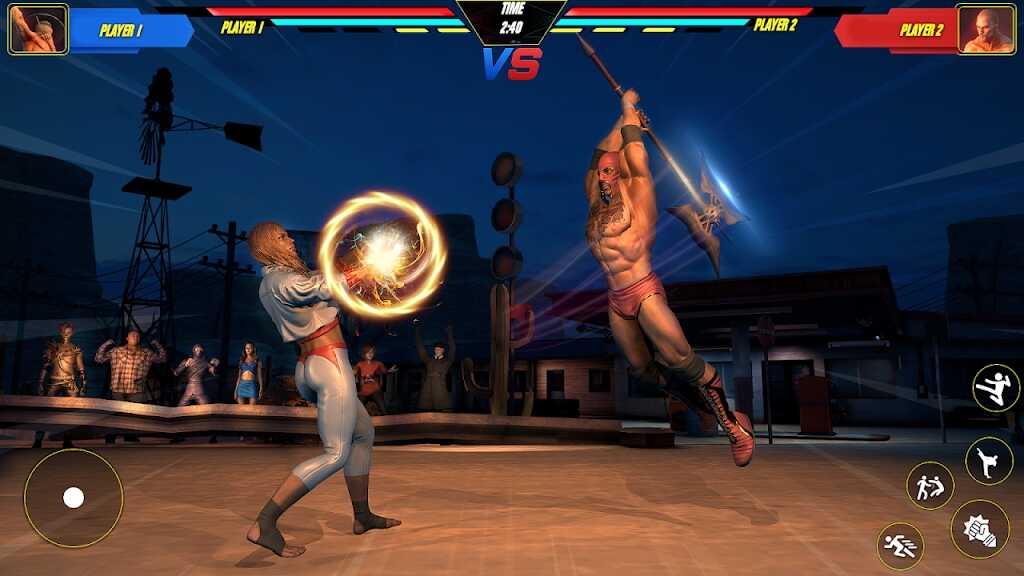Tap the flying jump kick button

pos(996,388)
